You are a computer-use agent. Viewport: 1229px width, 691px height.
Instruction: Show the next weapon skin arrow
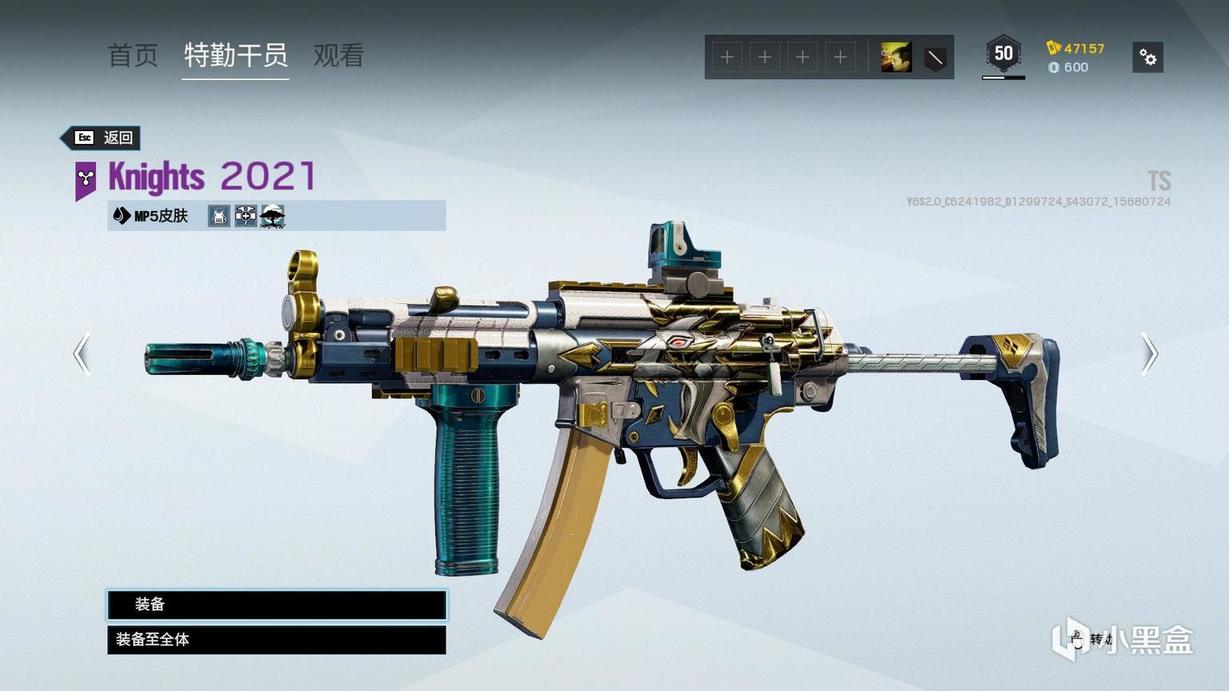pyautogui.click(x=1149, y=354)
